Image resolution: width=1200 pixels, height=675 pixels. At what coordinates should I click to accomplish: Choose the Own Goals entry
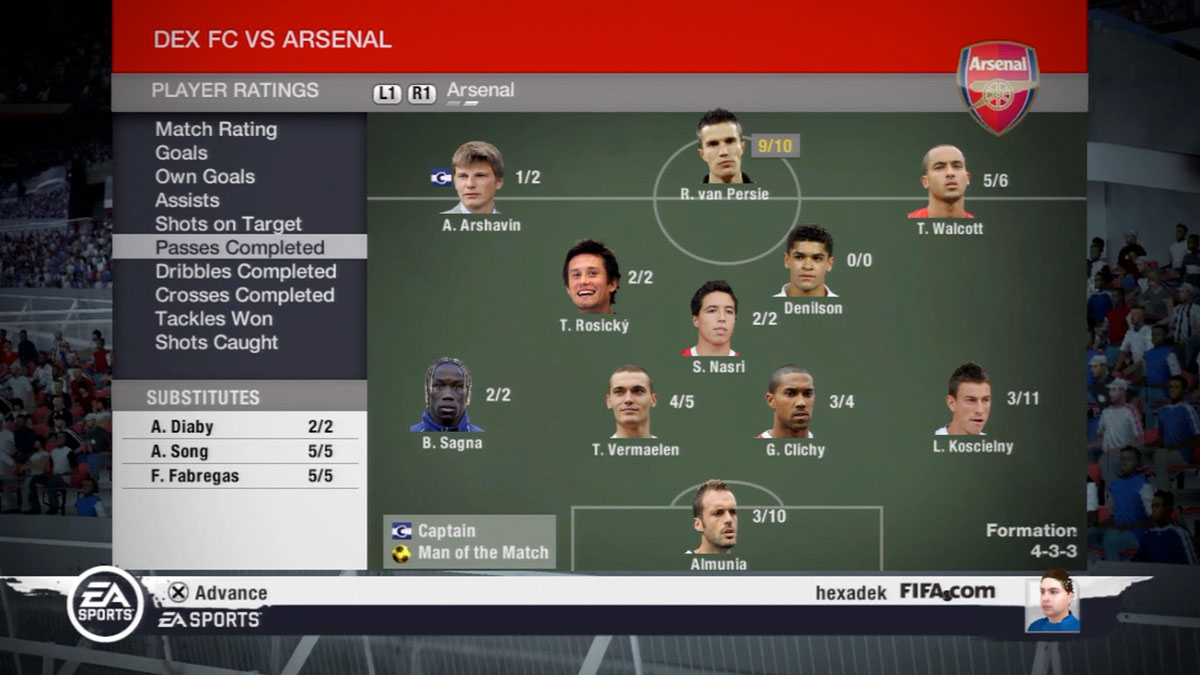(x=205, y=177)
